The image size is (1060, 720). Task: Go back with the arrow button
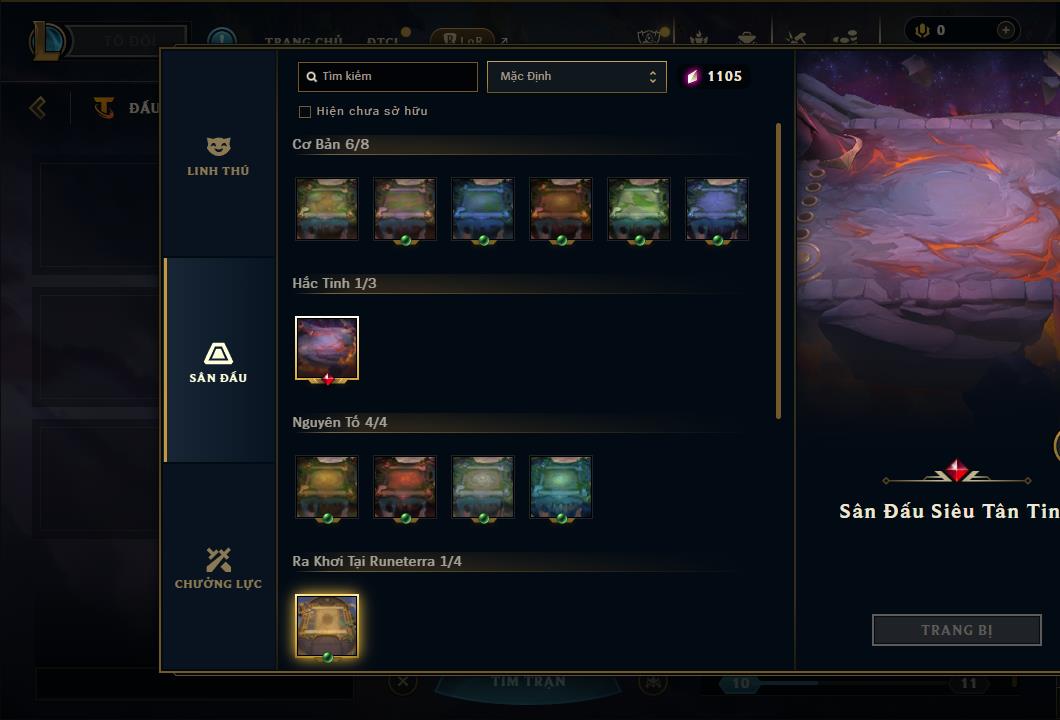point(38,107)
